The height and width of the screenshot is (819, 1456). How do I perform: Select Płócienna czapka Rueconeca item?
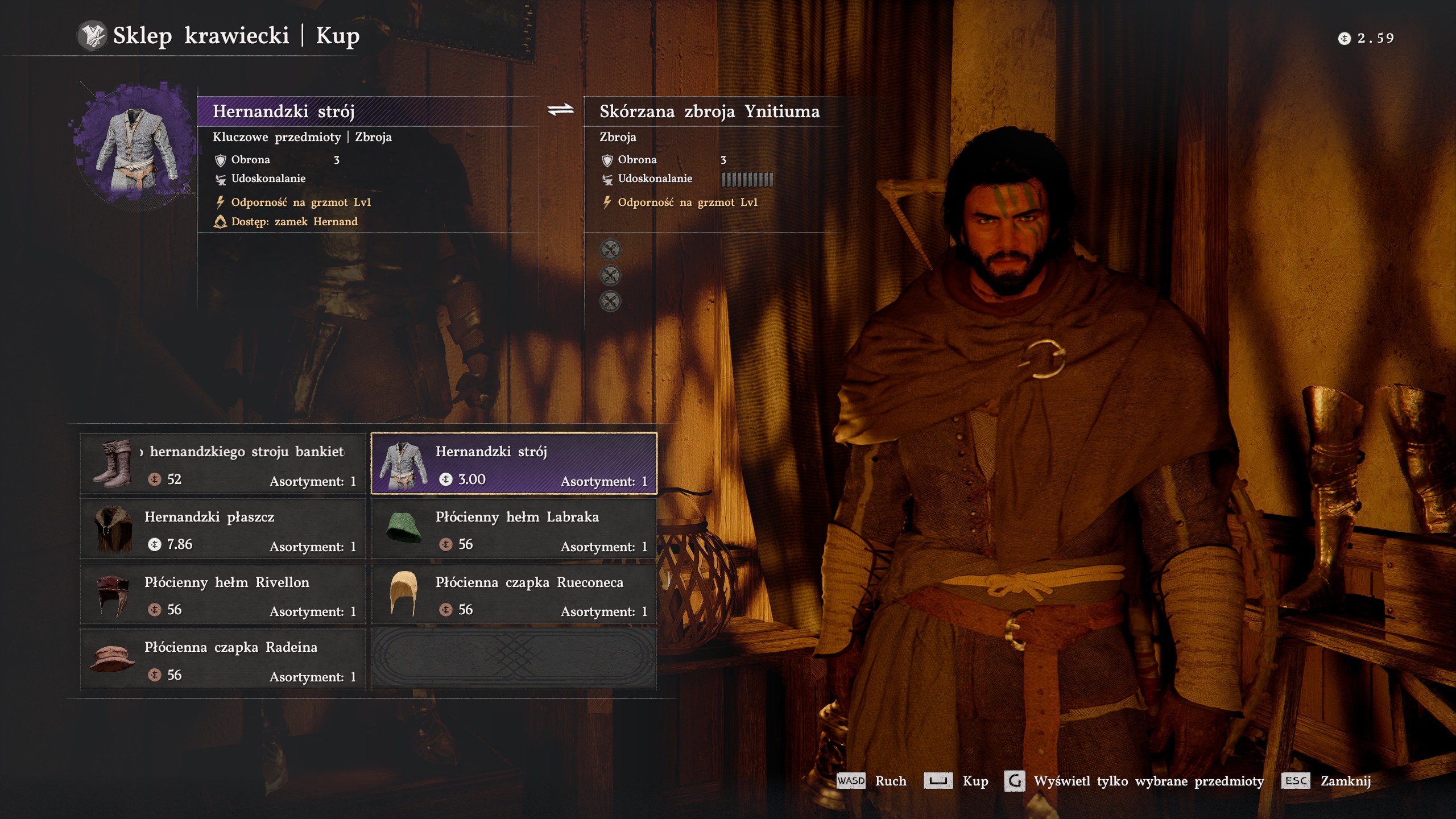point(514,595)
